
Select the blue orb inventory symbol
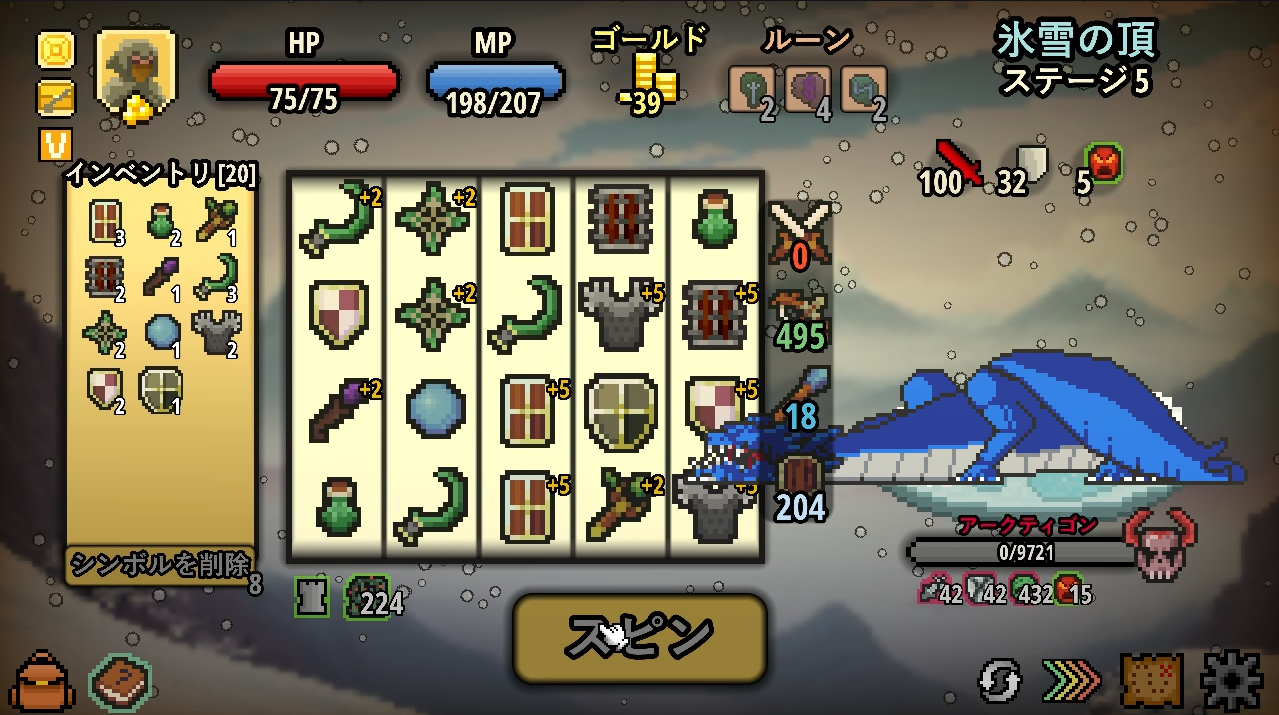[x=160, y=332]
